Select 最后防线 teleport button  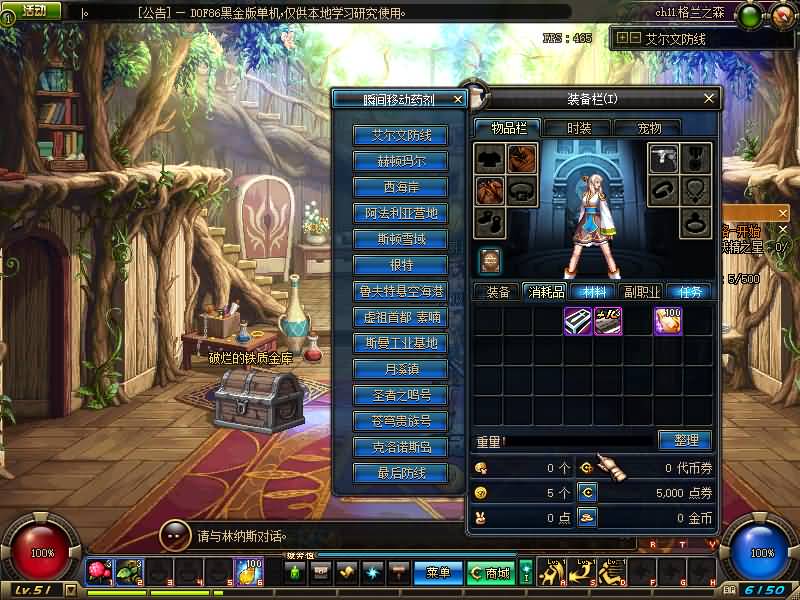(x=401, y=473)
